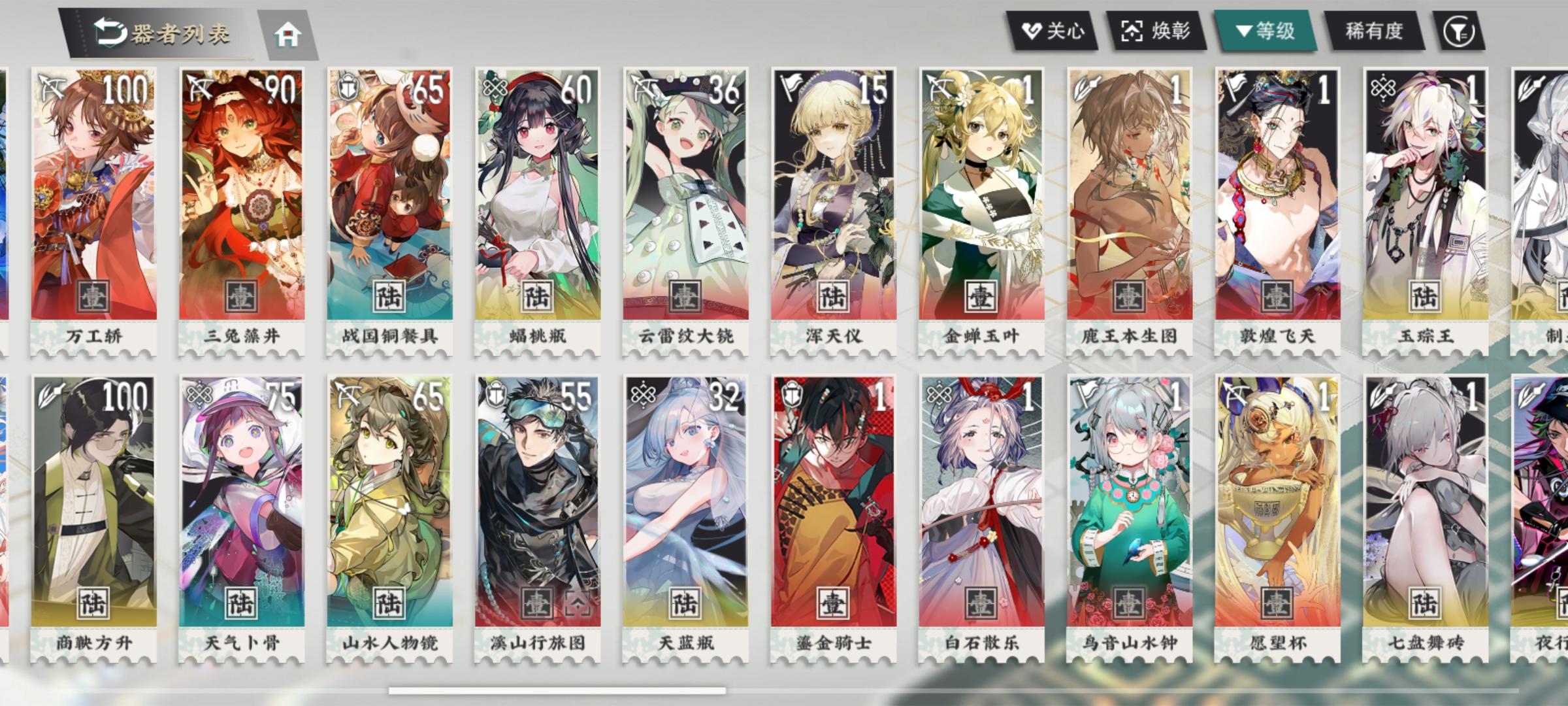Viewport: 1568px width, 706px height.
Task: Select the heart icon on the 关心 button
Action: click(1032, 29)
